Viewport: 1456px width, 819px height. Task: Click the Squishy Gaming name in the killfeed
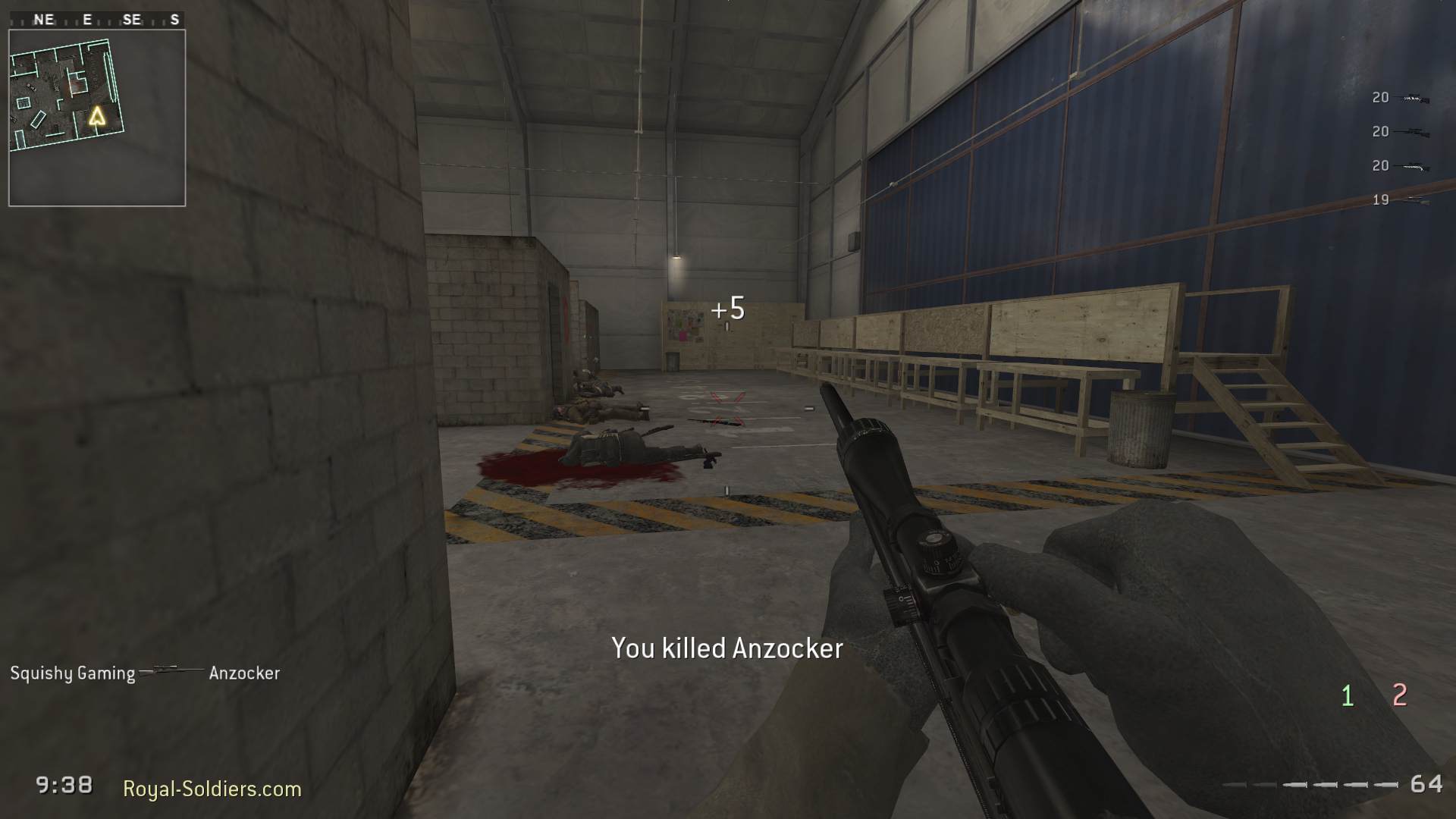pyautogui.click(x=73, y=672)
